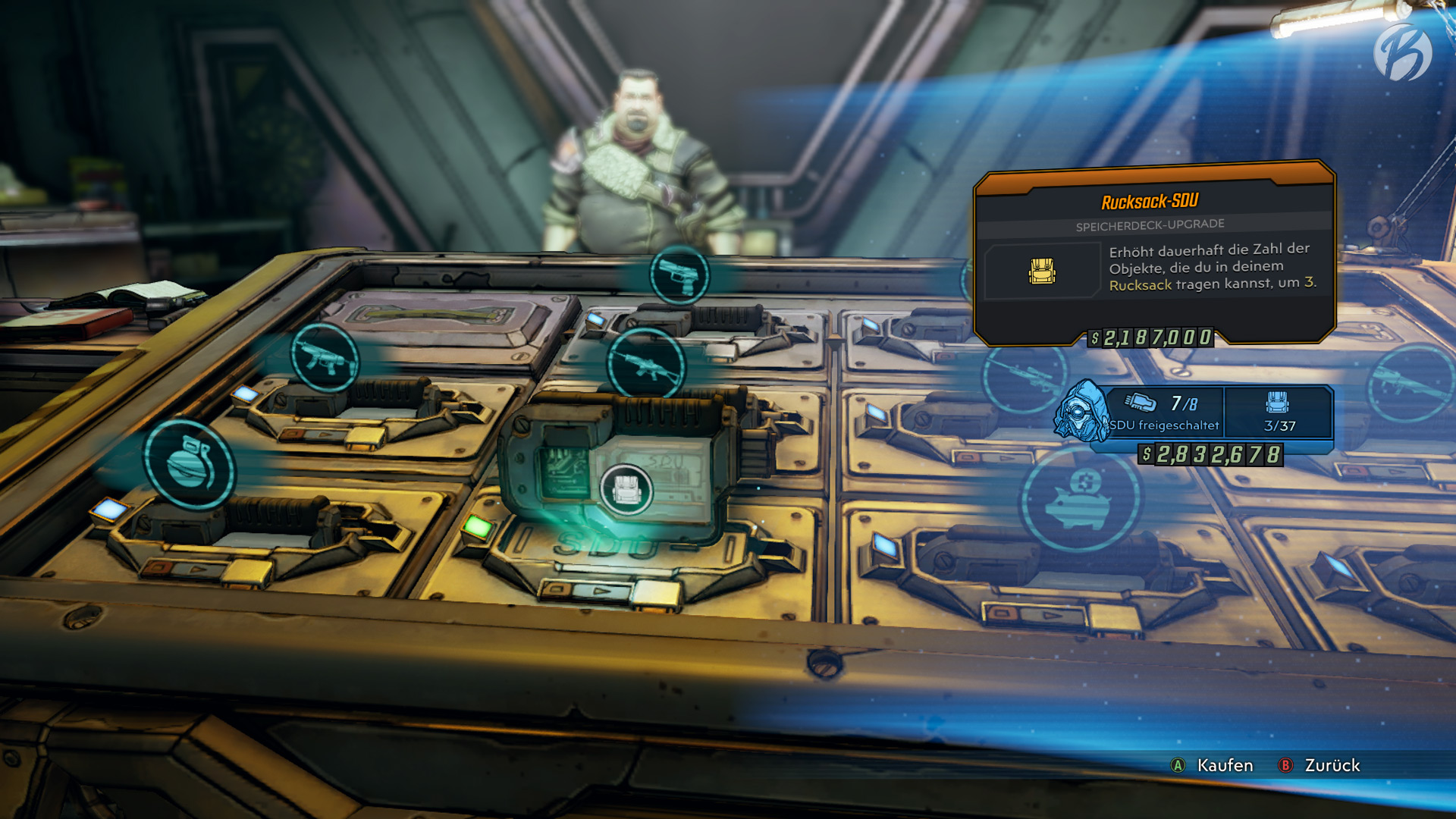Viewport: 1456px width, 819px height.
Task: Choose the piggy bank SDU icon
Action: tap(1080, 498)
